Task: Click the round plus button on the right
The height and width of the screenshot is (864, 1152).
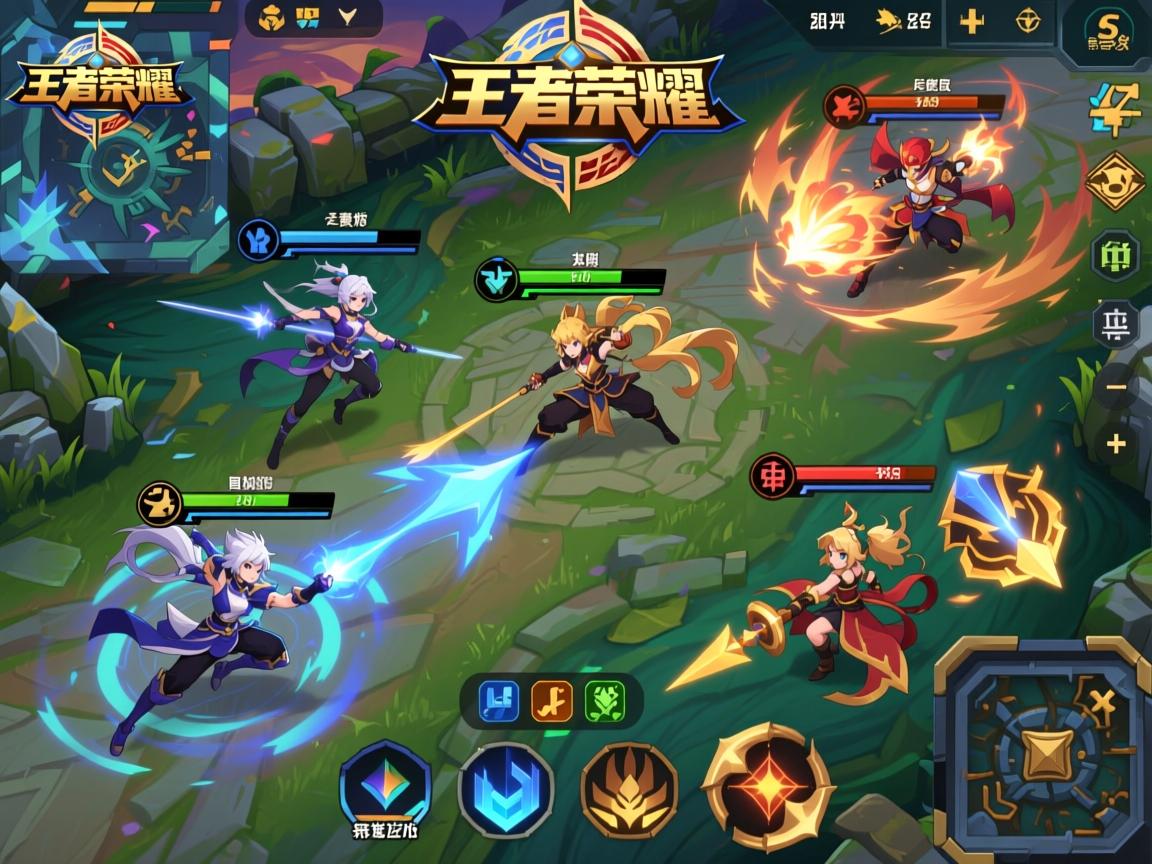Action: 1116,444
